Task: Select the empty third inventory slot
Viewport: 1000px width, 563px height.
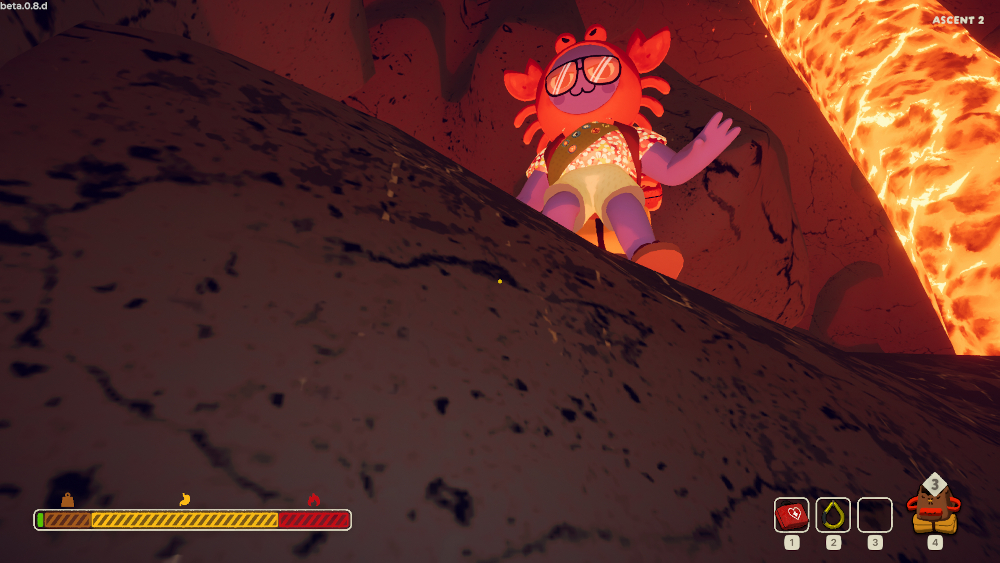Action: [x=875, y=515]
